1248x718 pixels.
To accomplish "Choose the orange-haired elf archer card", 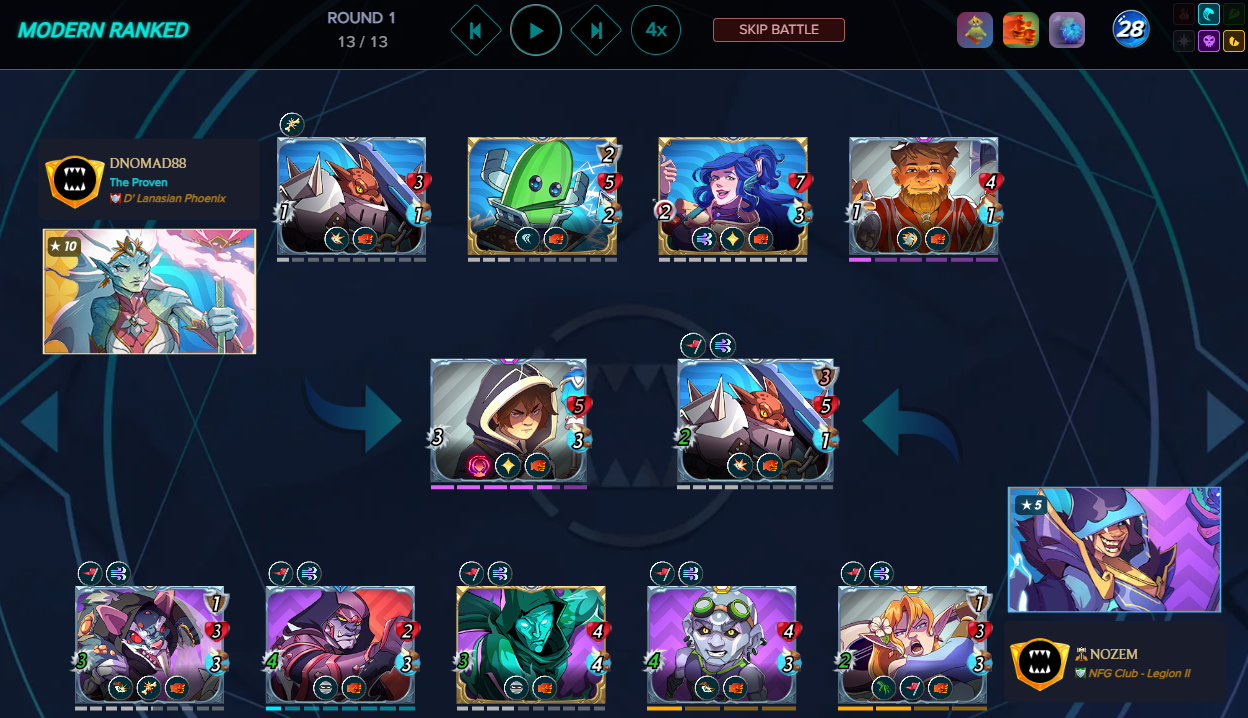I will pyautogui.click(x=912, y=644).
